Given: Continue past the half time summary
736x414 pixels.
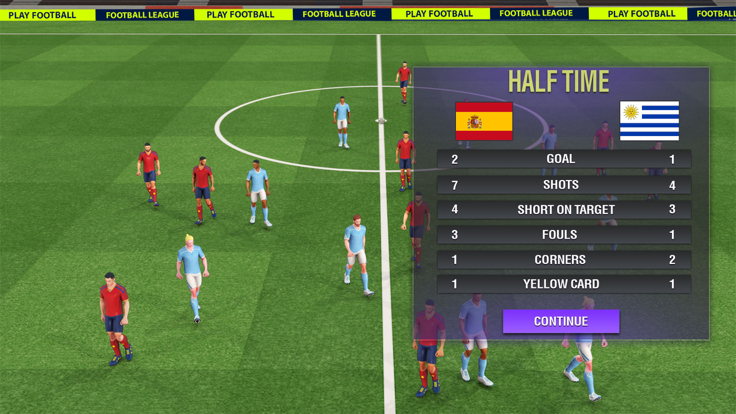Looking at the screenshot, I should 560,321.
